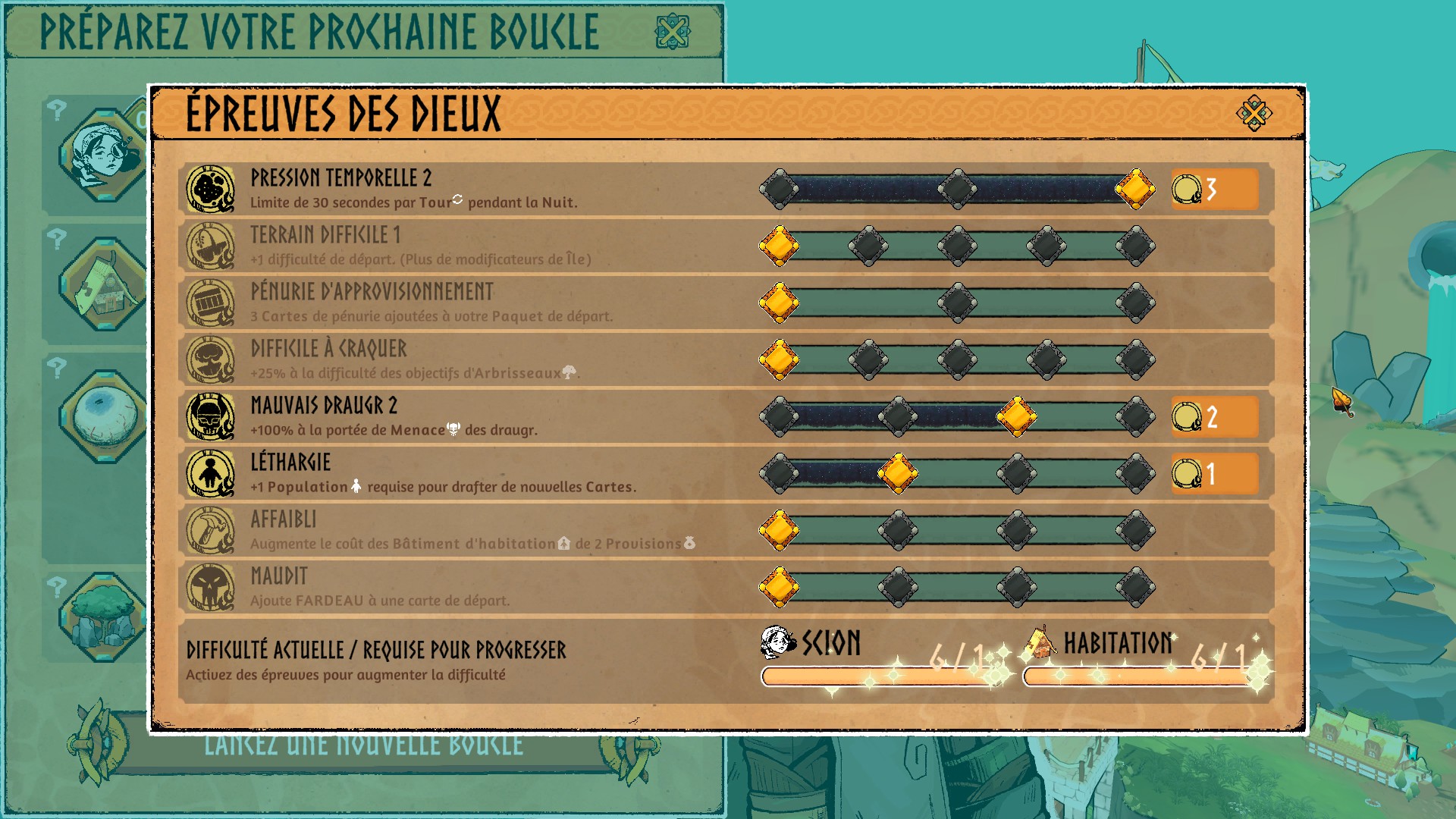Close the Préparez Votre Prochaine Boucle window
The width and height of the screenshot is (1456, 819).
coord(672,32)
